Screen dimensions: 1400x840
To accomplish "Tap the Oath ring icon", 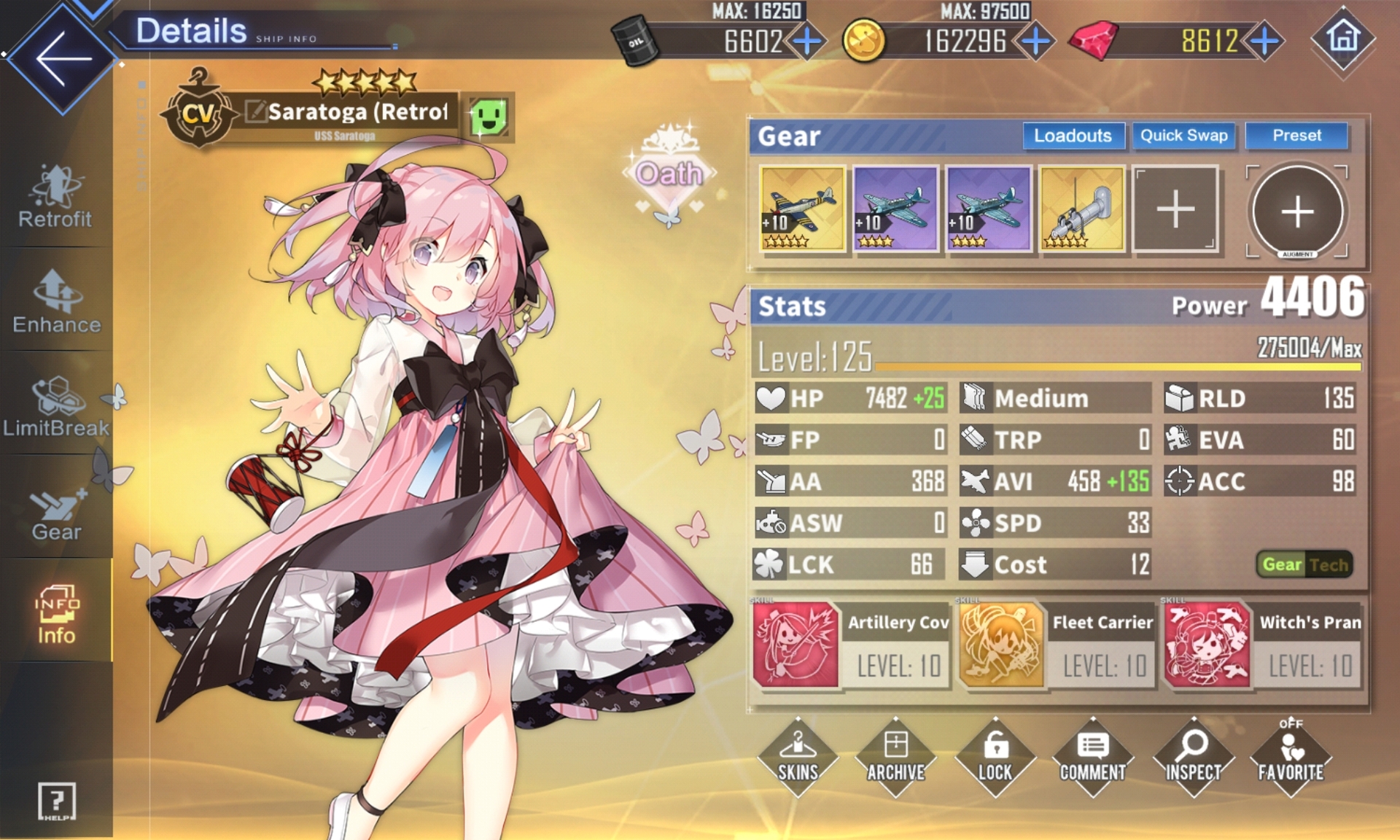I will 669,174.
